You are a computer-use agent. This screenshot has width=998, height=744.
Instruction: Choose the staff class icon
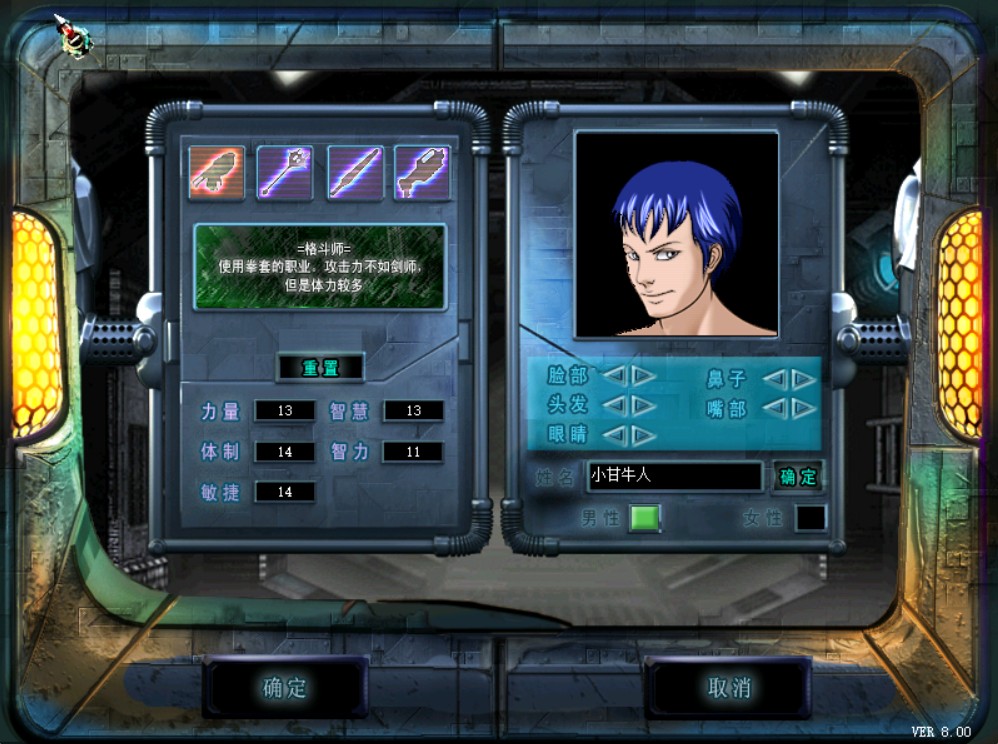pyautogui.click(x=285, y=173)
